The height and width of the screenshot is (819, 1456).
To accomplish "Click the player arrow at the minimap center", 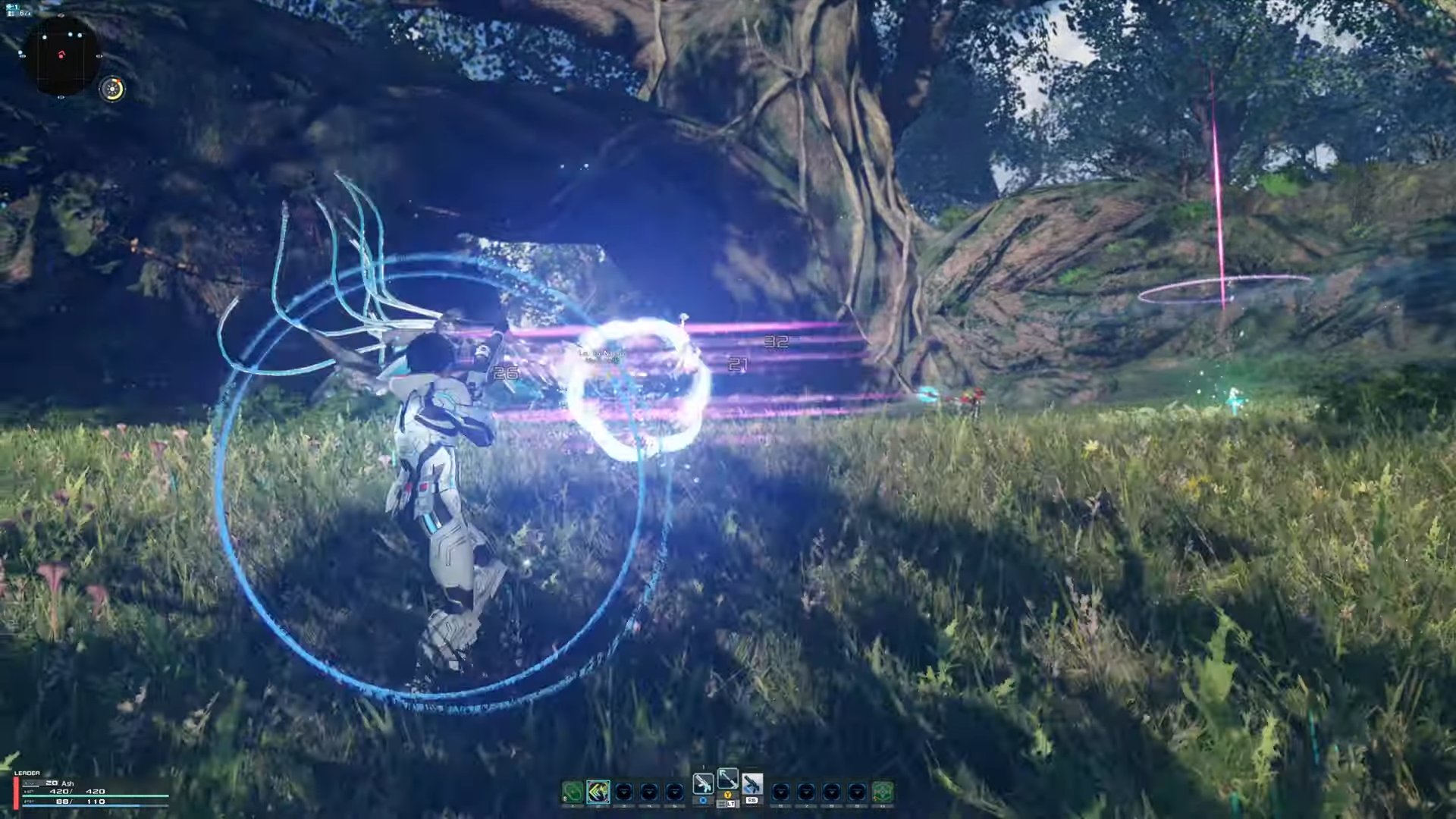I will [62, 56].
